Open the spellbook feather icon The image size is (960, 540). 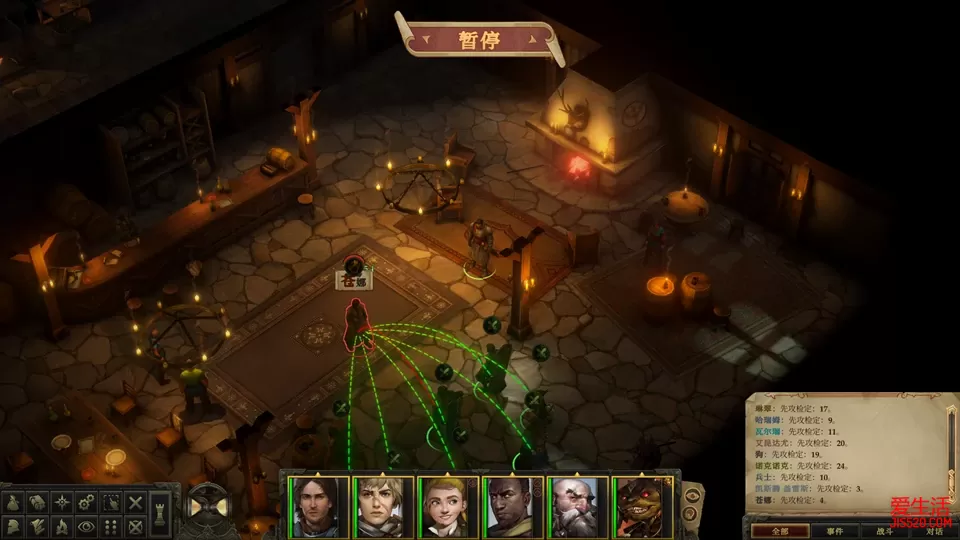37,526
